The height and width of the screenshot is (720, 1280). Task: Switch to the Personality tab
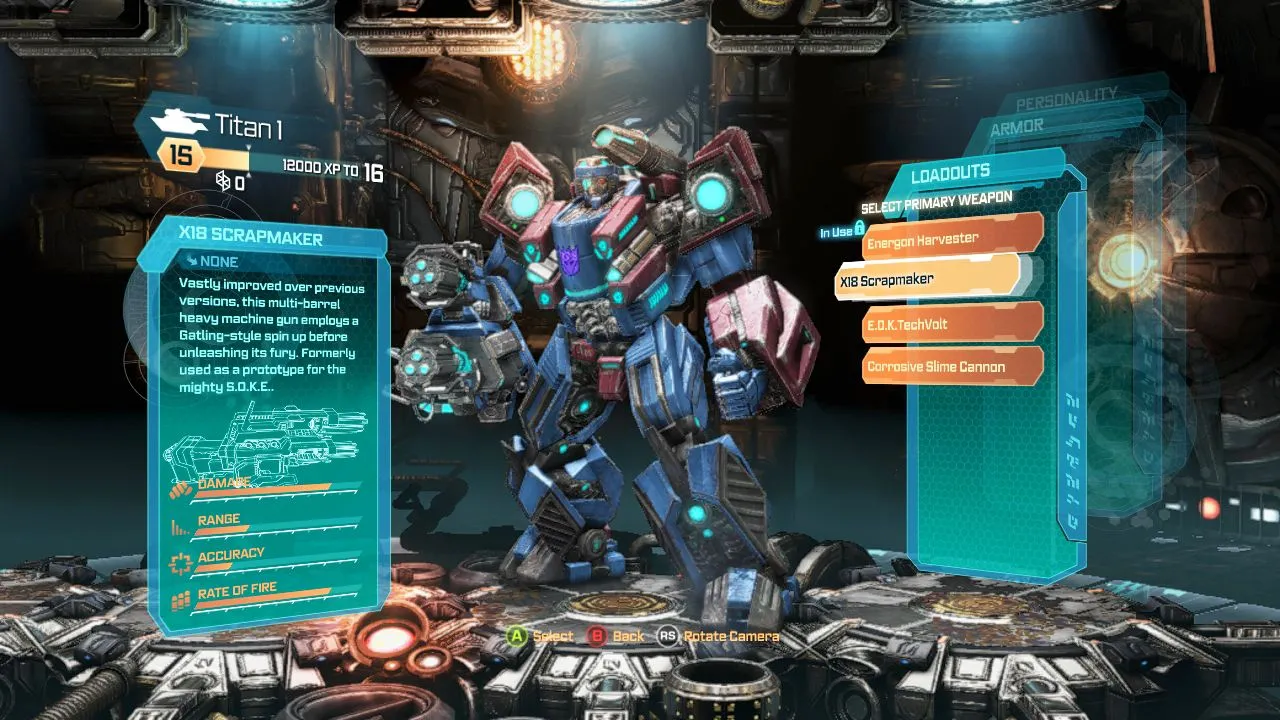click(1065, 98)
